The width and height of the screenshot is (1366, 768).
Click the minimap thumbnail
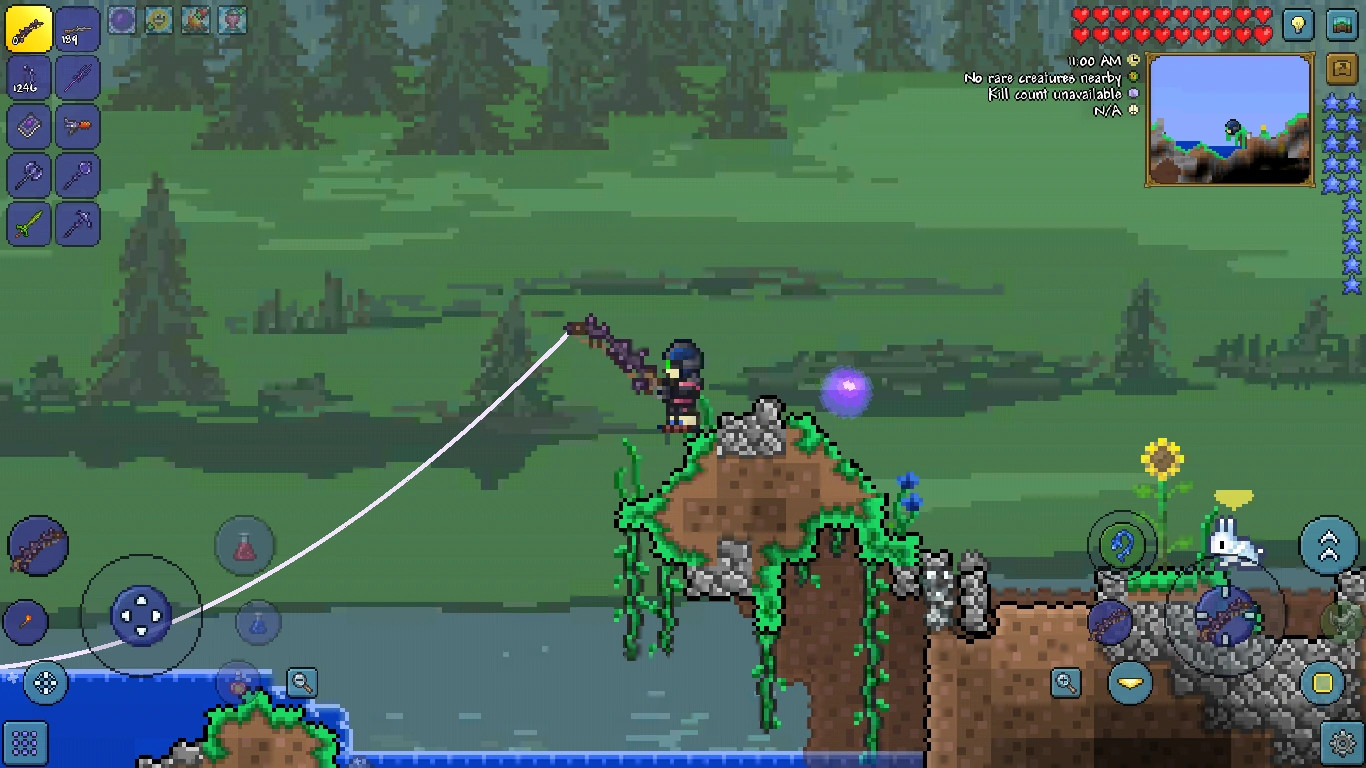tap(1228, 120)
